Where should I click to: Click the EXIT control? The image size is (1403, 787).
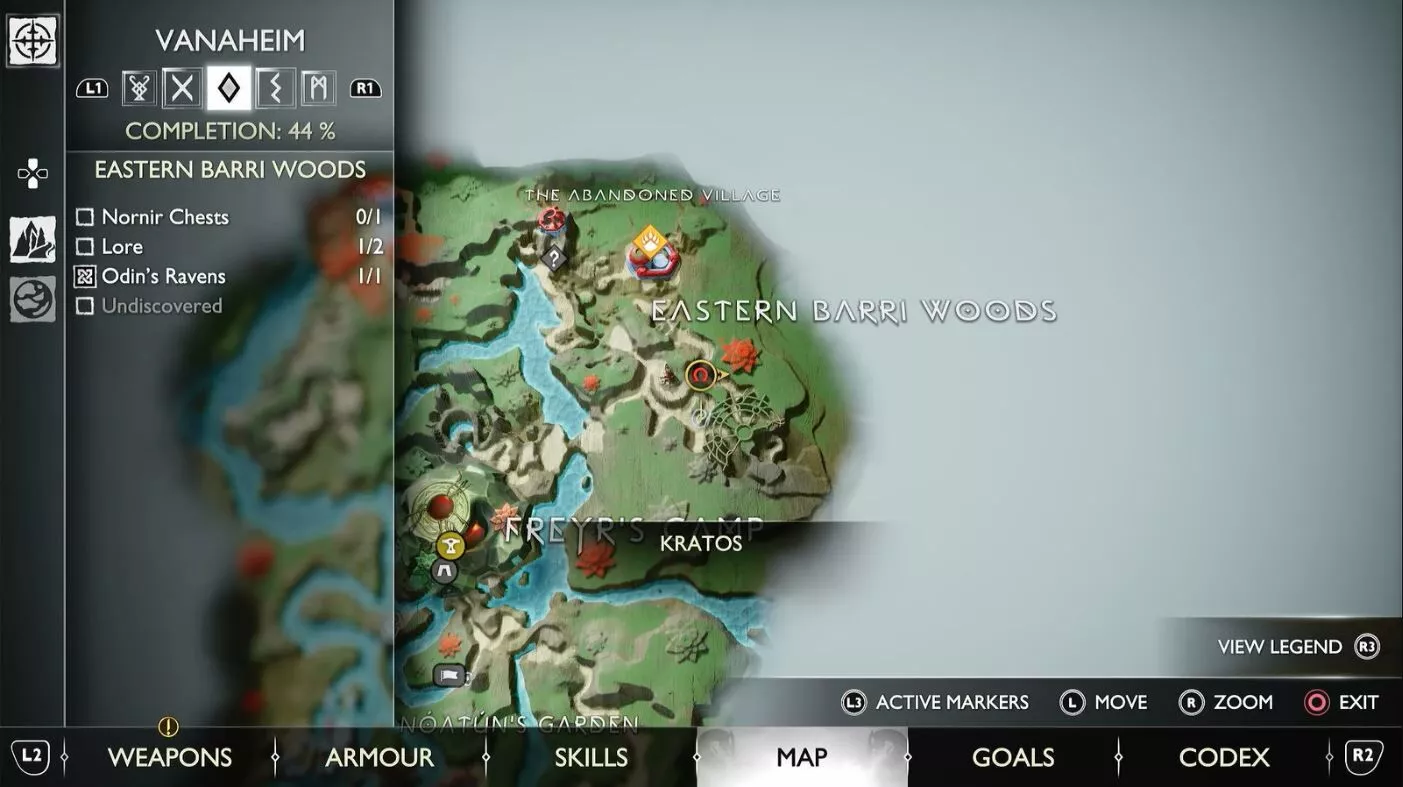(x=1340, y=700)
